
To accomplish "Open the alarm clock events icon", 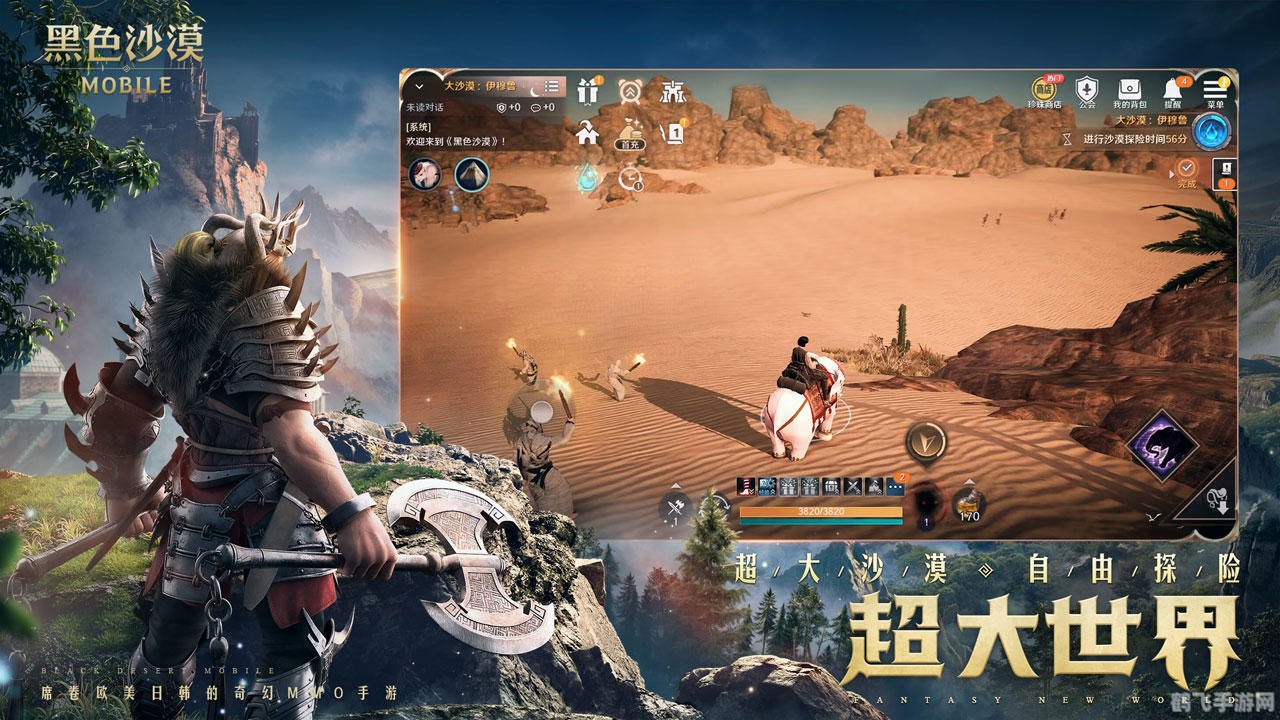I will [630, 91].
